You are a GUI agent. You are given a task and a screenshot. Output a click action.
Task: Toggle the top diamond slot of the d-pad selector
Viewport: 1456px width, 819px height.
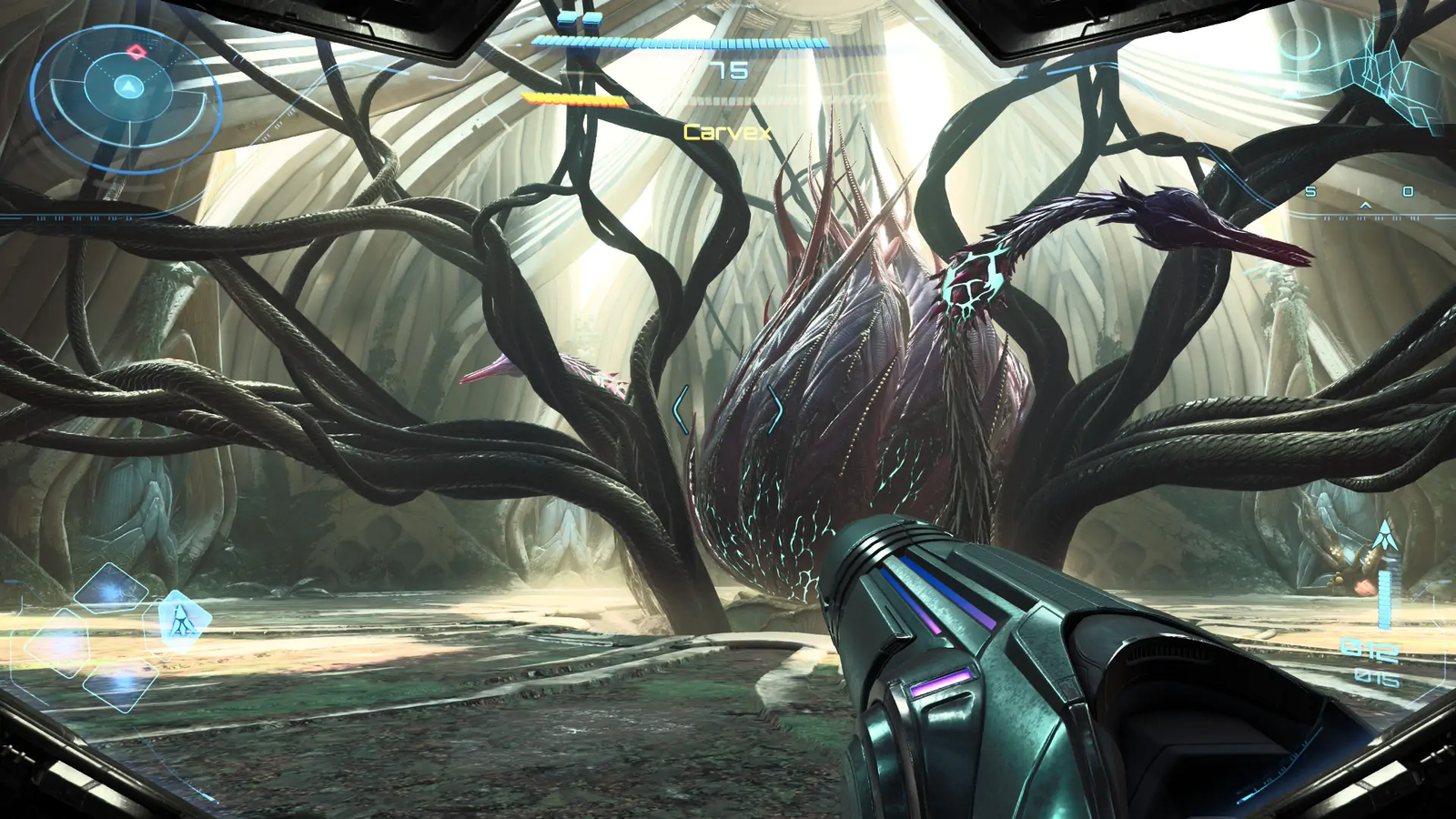pyautogui.click(x=111, y=586)
